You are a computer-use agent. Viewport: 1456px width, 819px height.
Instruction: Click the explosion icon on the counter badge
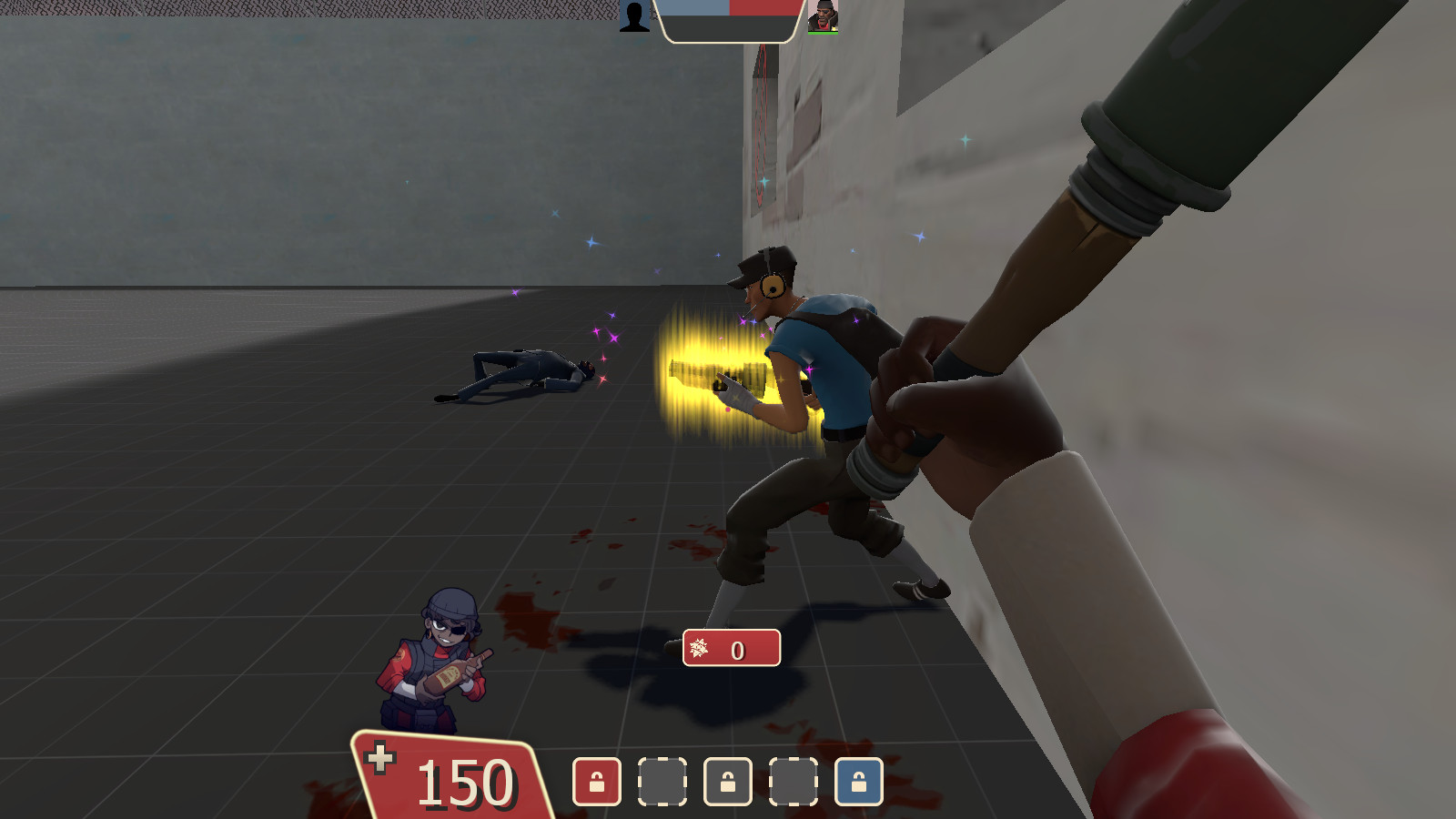(x=699, y=650)
